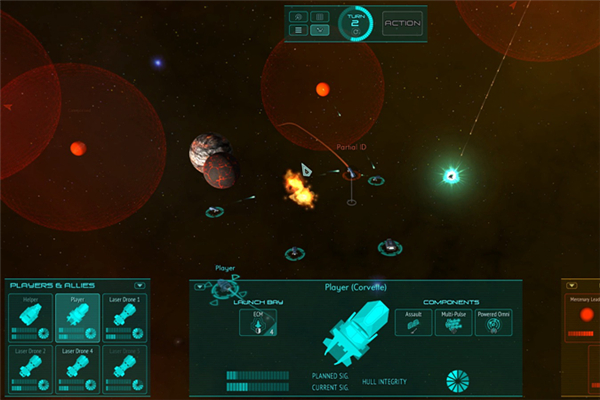The image size is (600, 400).
Task: Choose the Laser Drone 1 card
Action: tap(124, 317)
